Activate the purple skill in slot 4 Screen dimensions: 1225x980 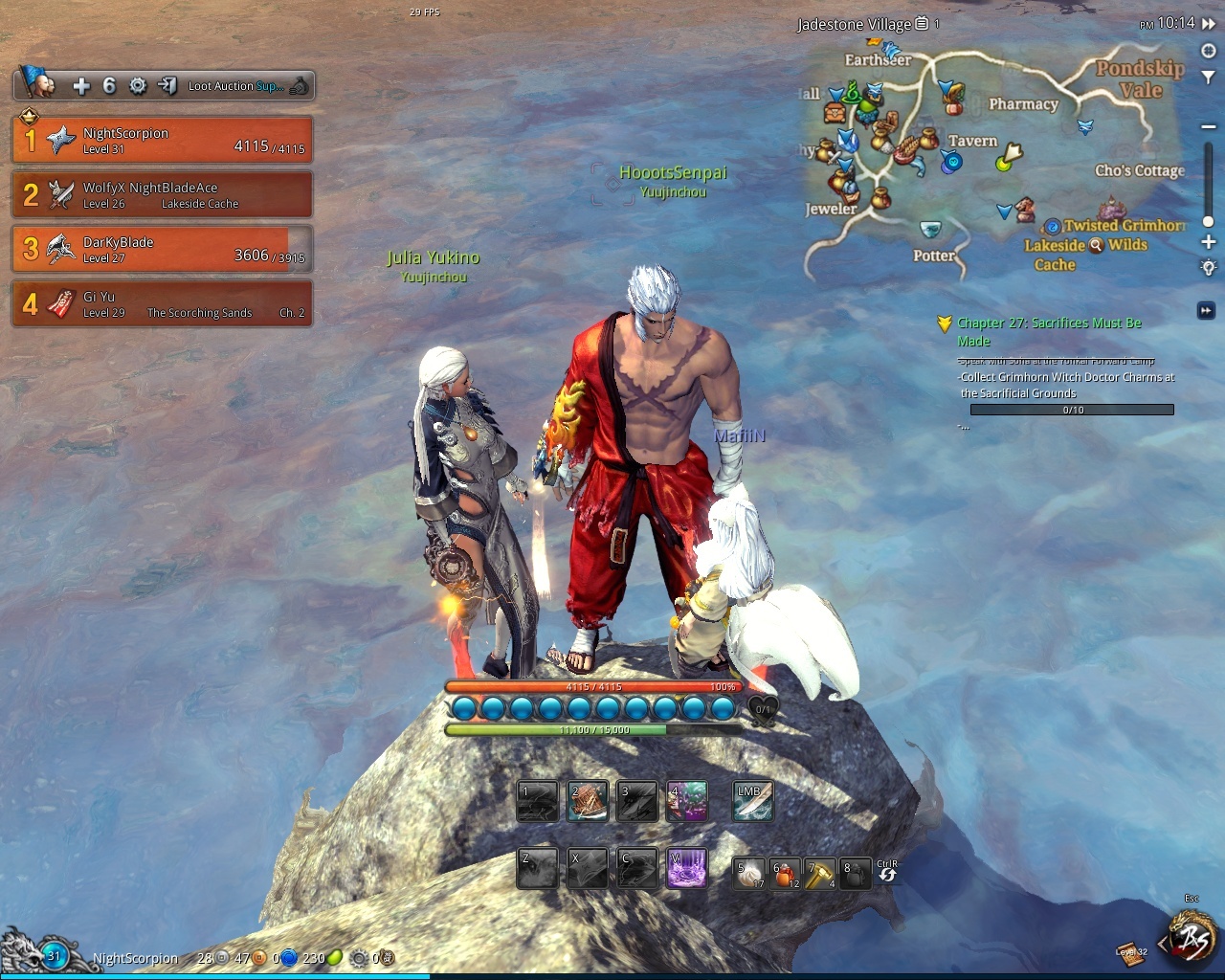pos(687,802)
